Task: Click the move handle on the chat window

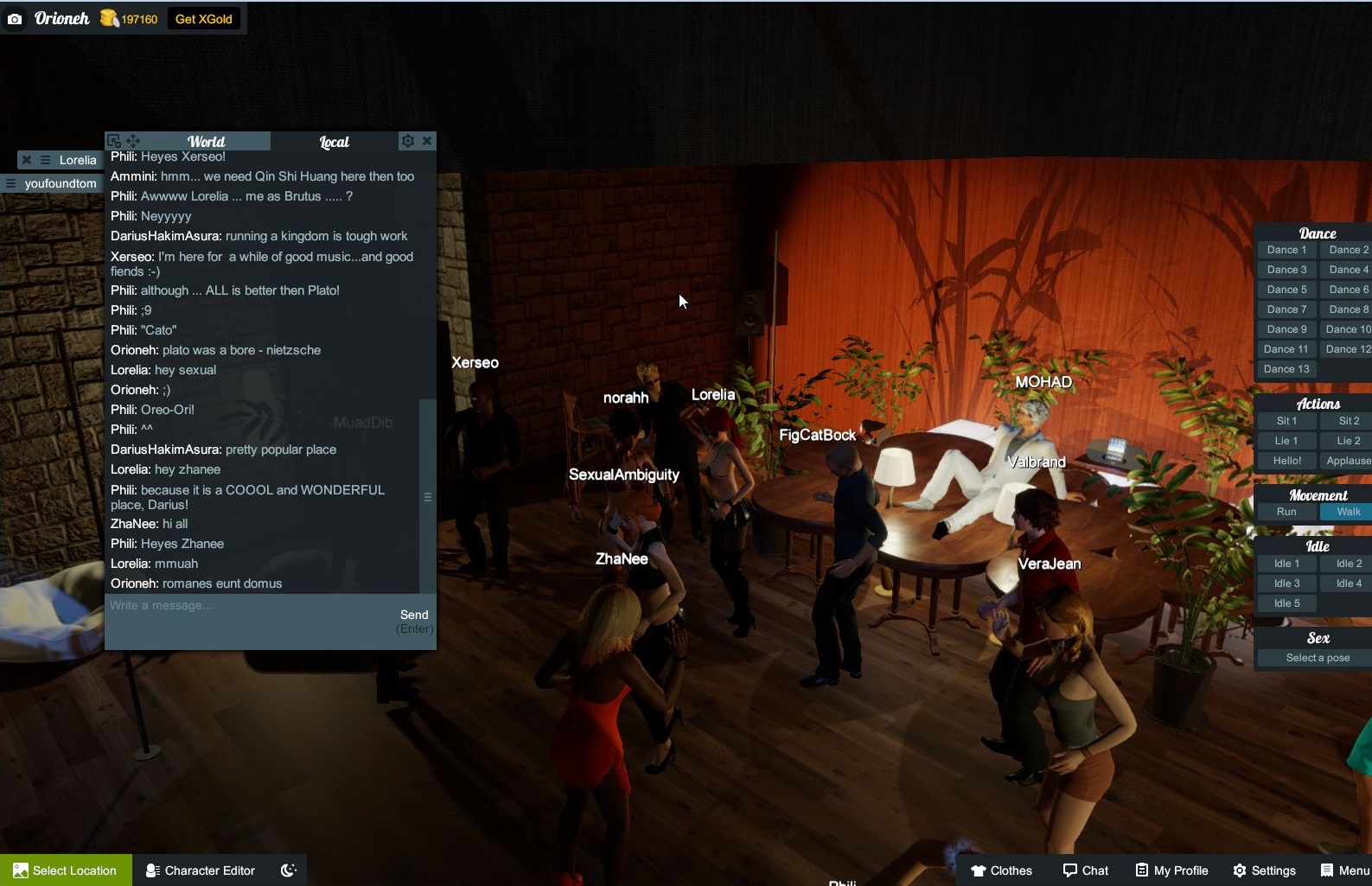Action: pyautogui.click(x=133, y=140)
